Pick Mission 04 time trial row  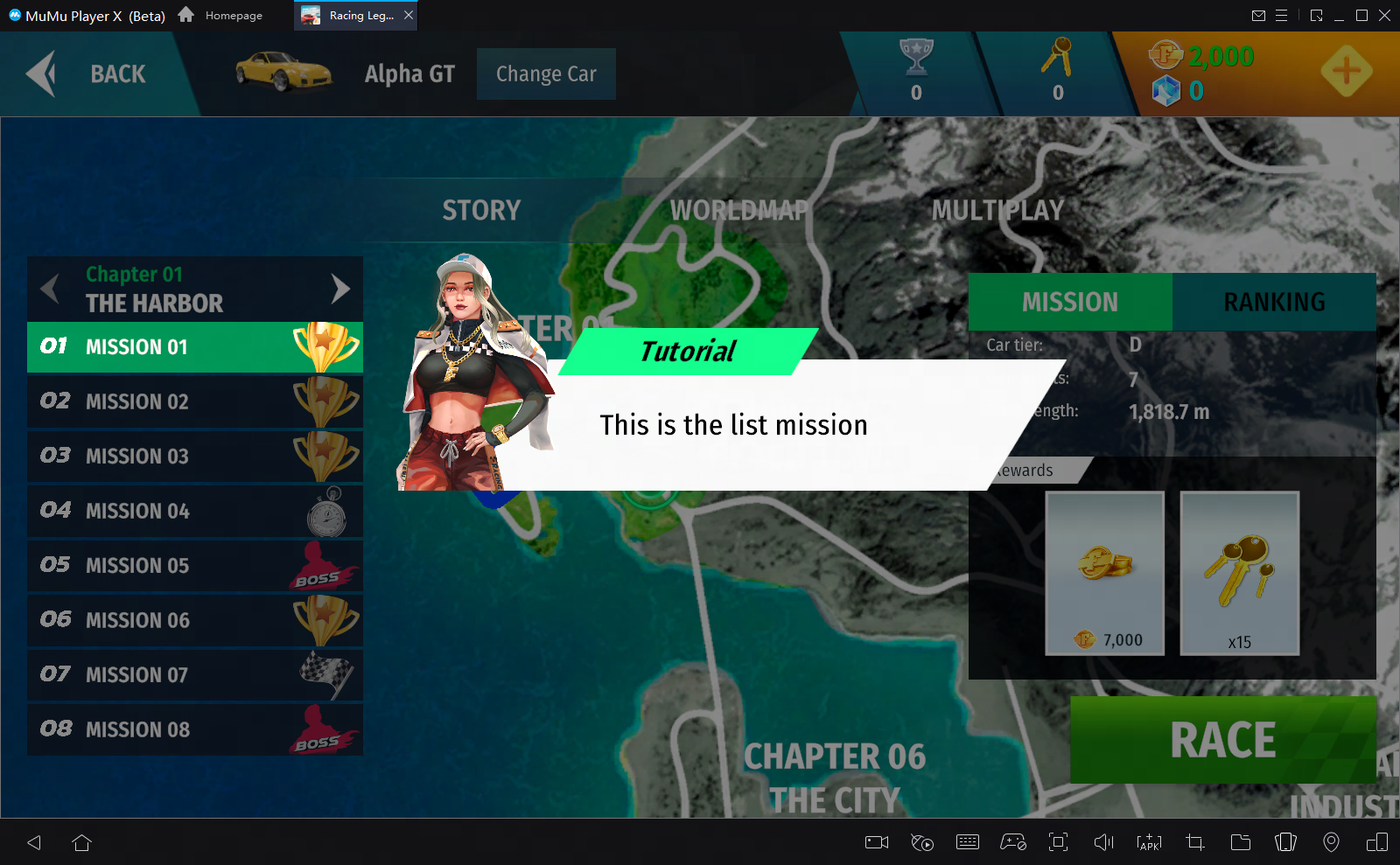pyautogui.click(x=194, y=512)
